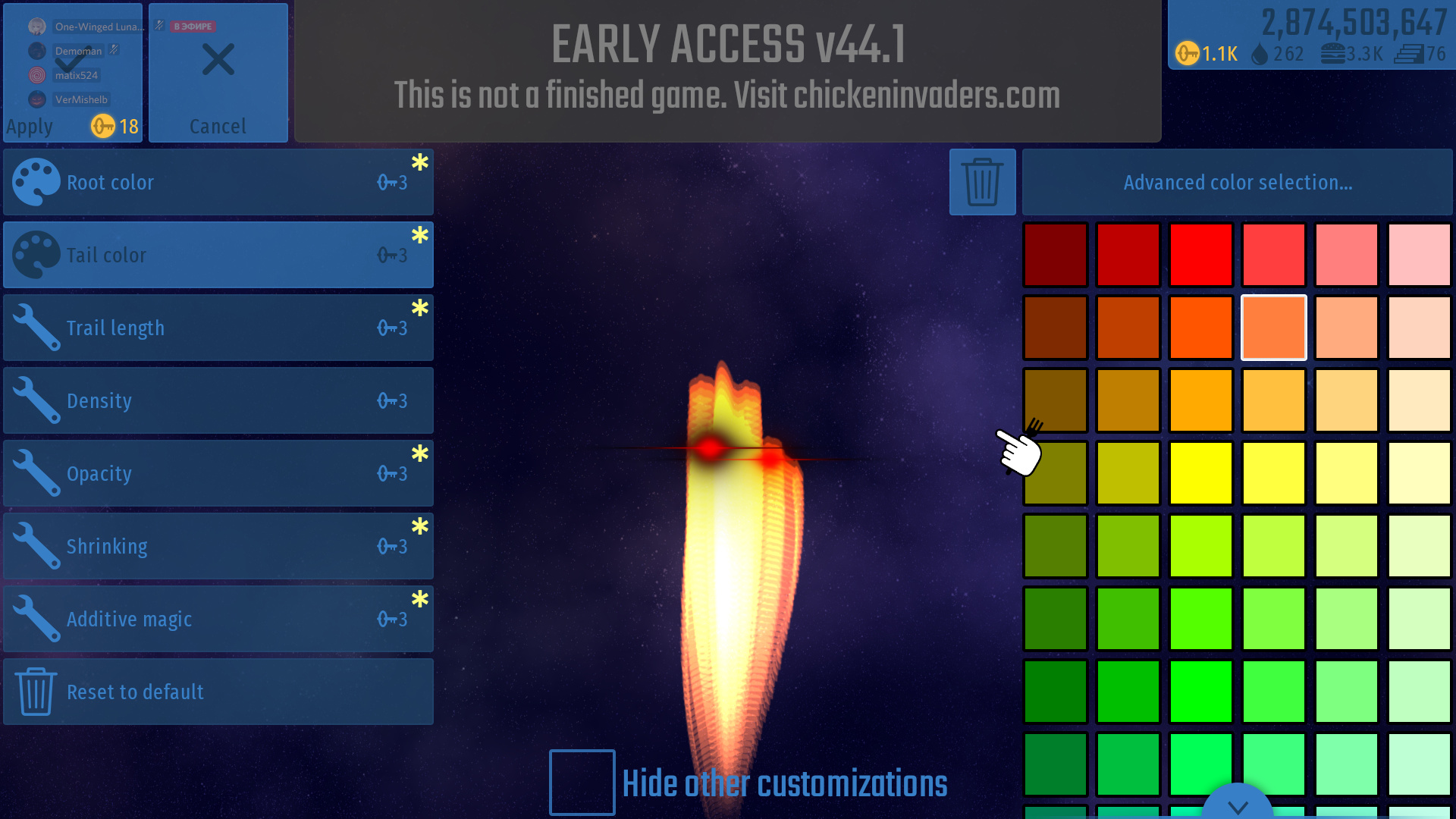Choose the palest pink swatch

pos(1420,255)
